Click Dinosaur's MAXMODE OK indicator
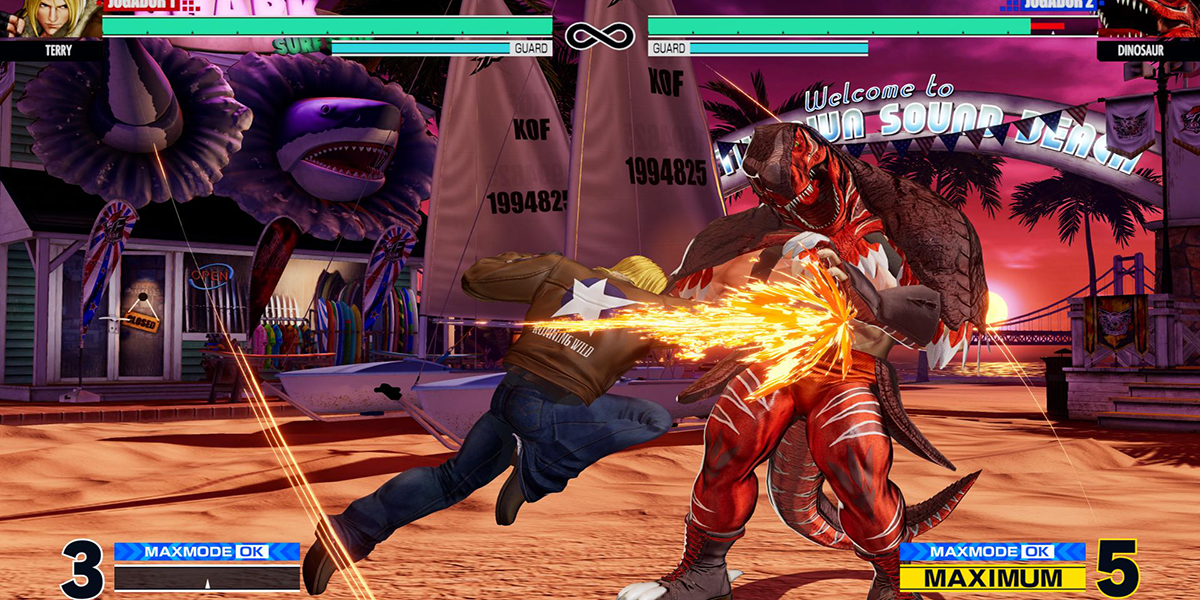 pyautogui.click(x=992, y=552)
